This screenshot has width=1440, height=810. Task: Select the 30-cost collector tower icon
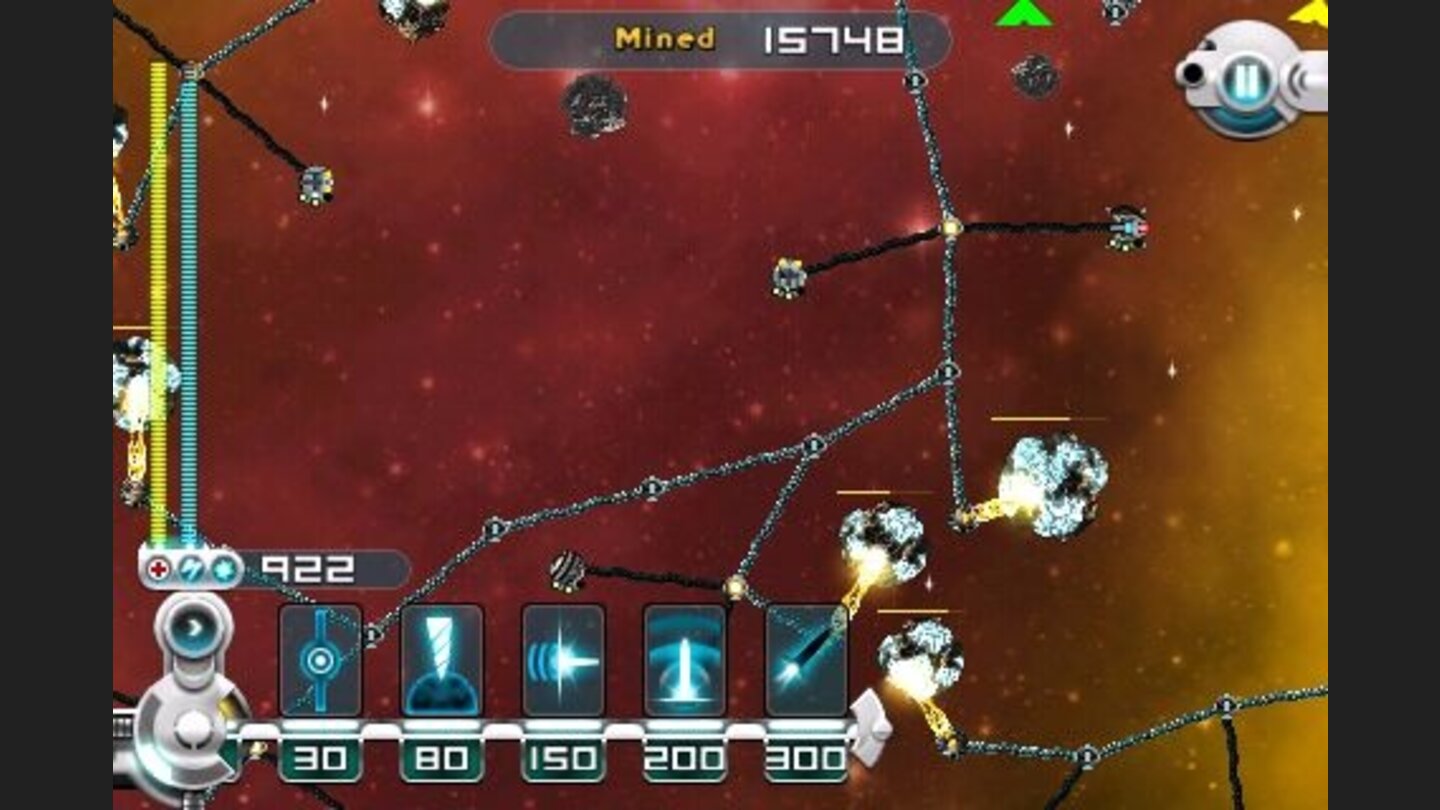click(319, 660)
